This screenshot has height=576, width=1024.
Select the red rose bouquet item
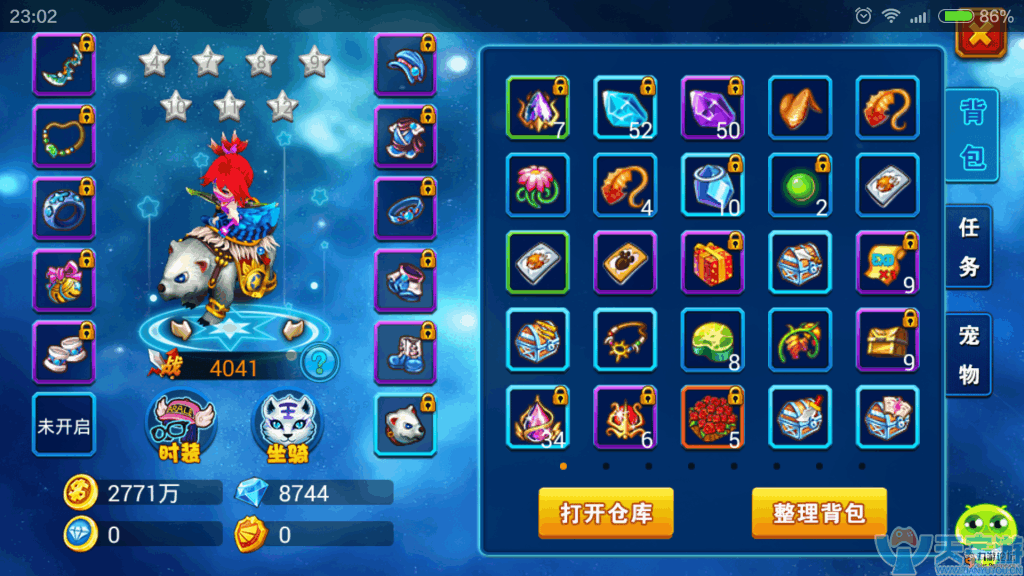pos(713,416)
